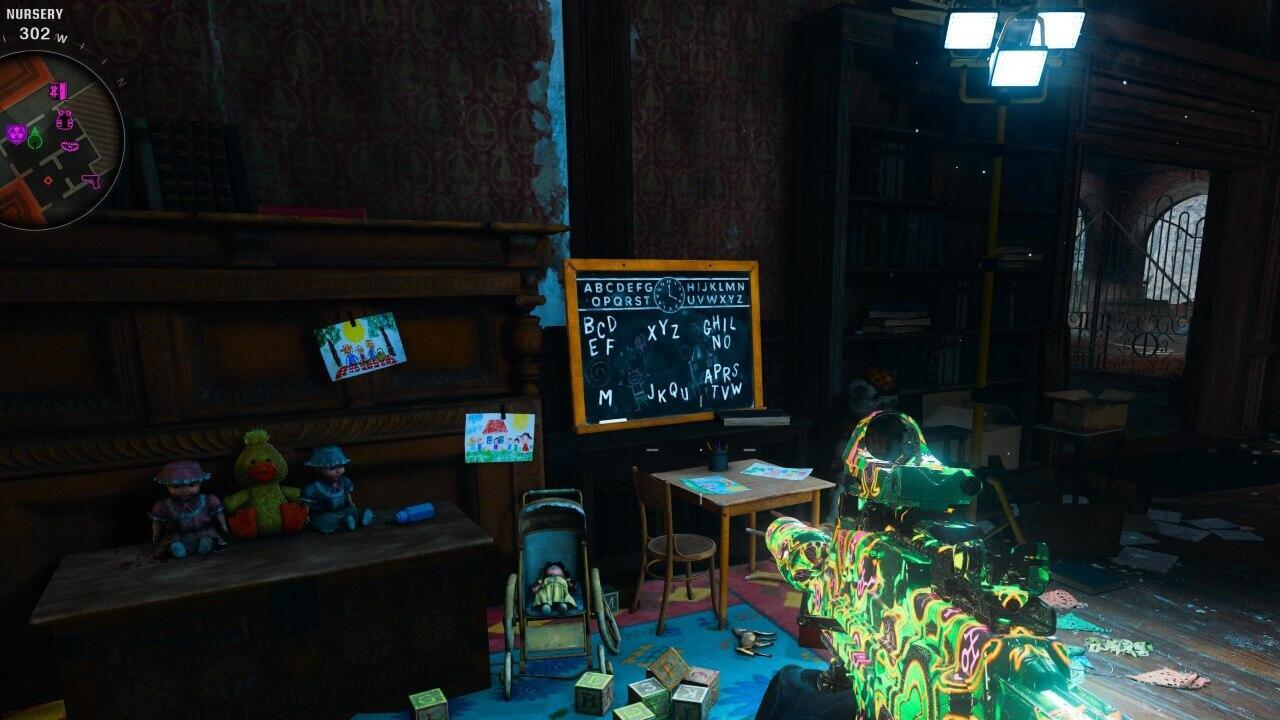
Task: Click the 302 currency counter
Action: click(34, 34)
